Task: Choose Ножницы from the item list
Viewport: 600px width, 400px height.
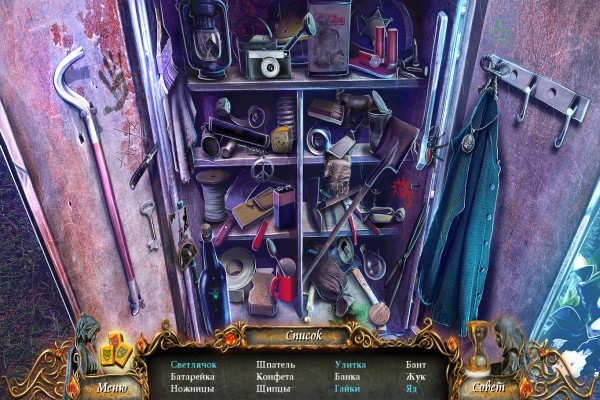Action: 191,388
